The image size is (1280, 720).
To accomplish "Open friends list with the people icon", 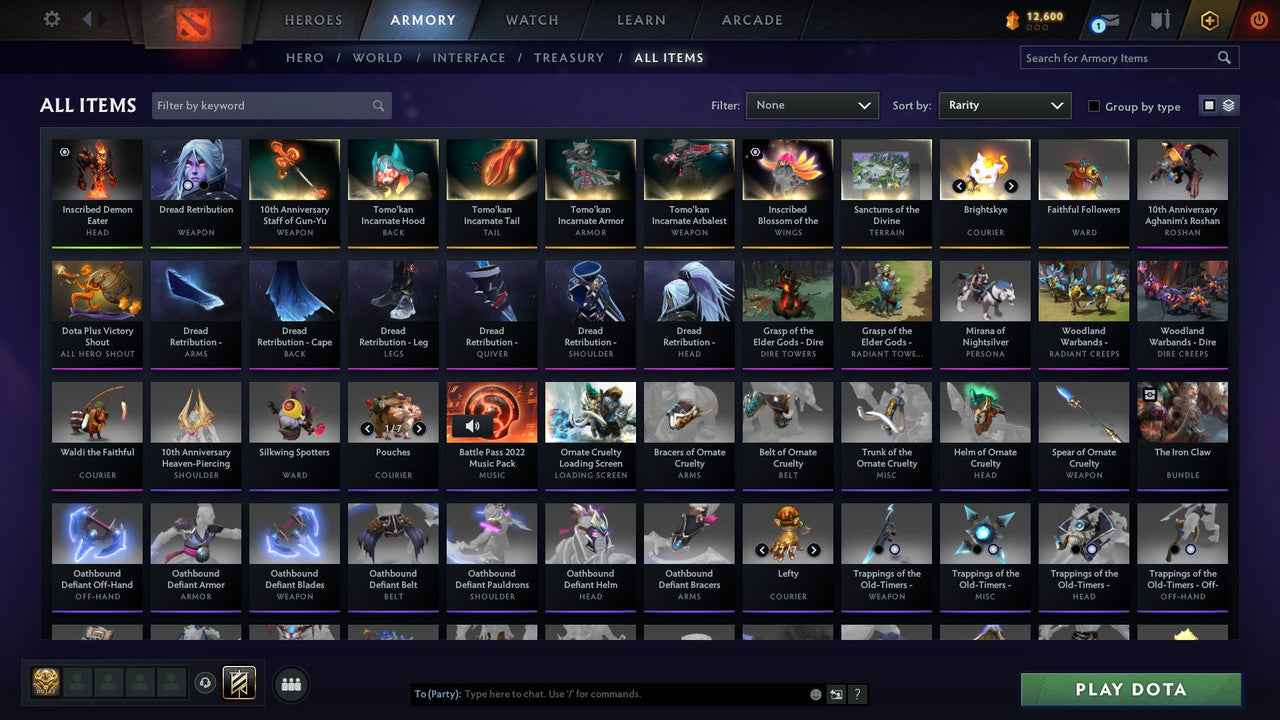I will pyautogui.click(x=289, y=684).
